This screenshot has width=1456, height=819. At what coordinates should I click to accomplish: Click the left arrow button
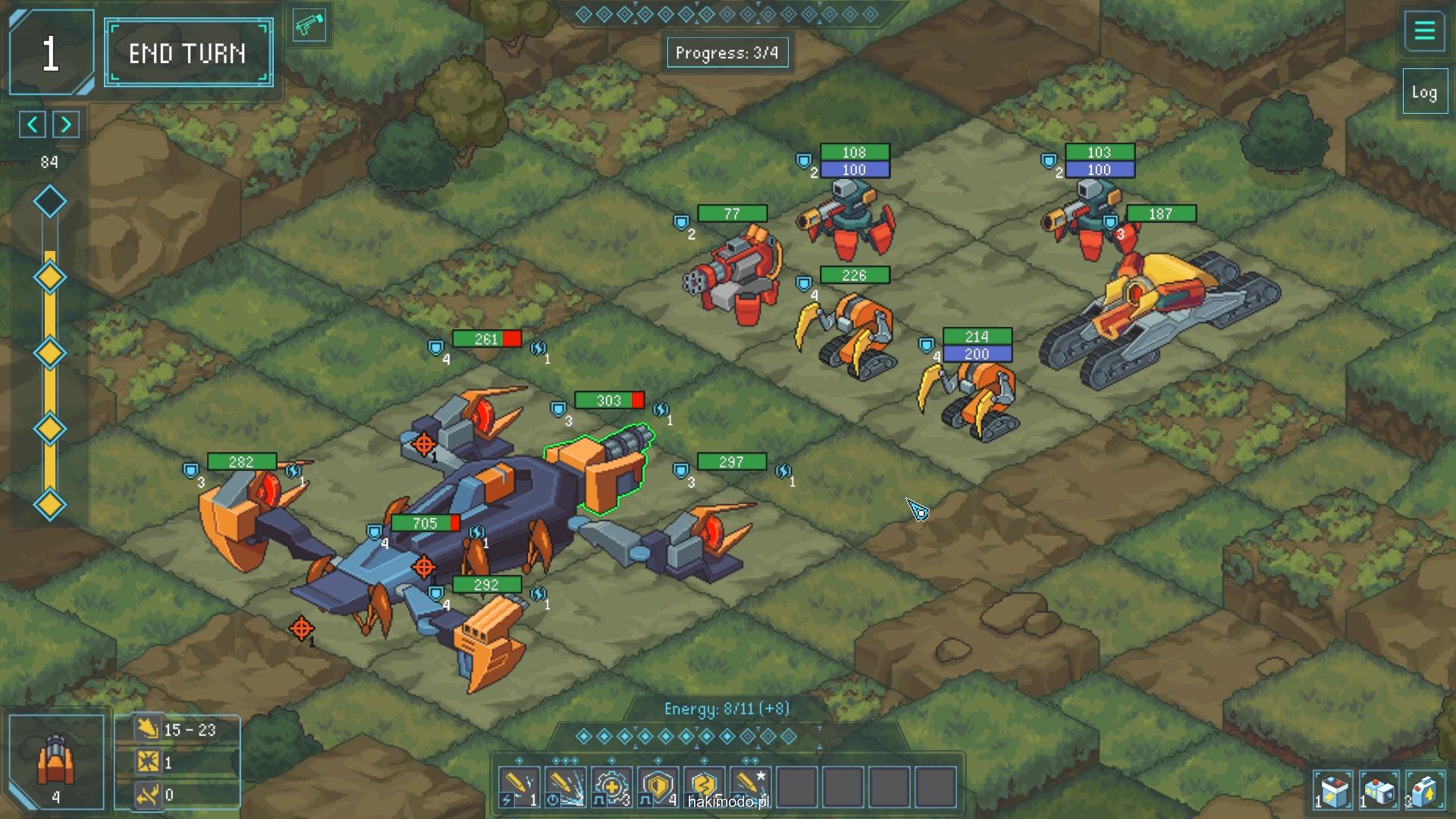click(33, 124)
